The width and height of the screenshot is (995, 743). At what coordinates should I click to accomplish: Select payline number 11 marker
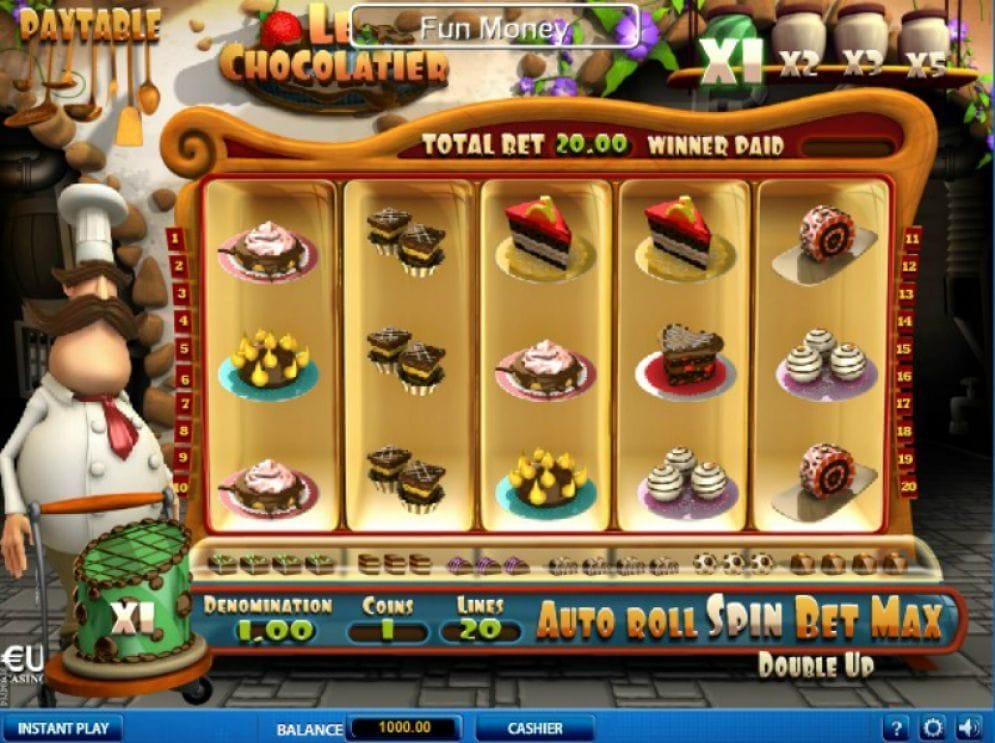point(910,238)
